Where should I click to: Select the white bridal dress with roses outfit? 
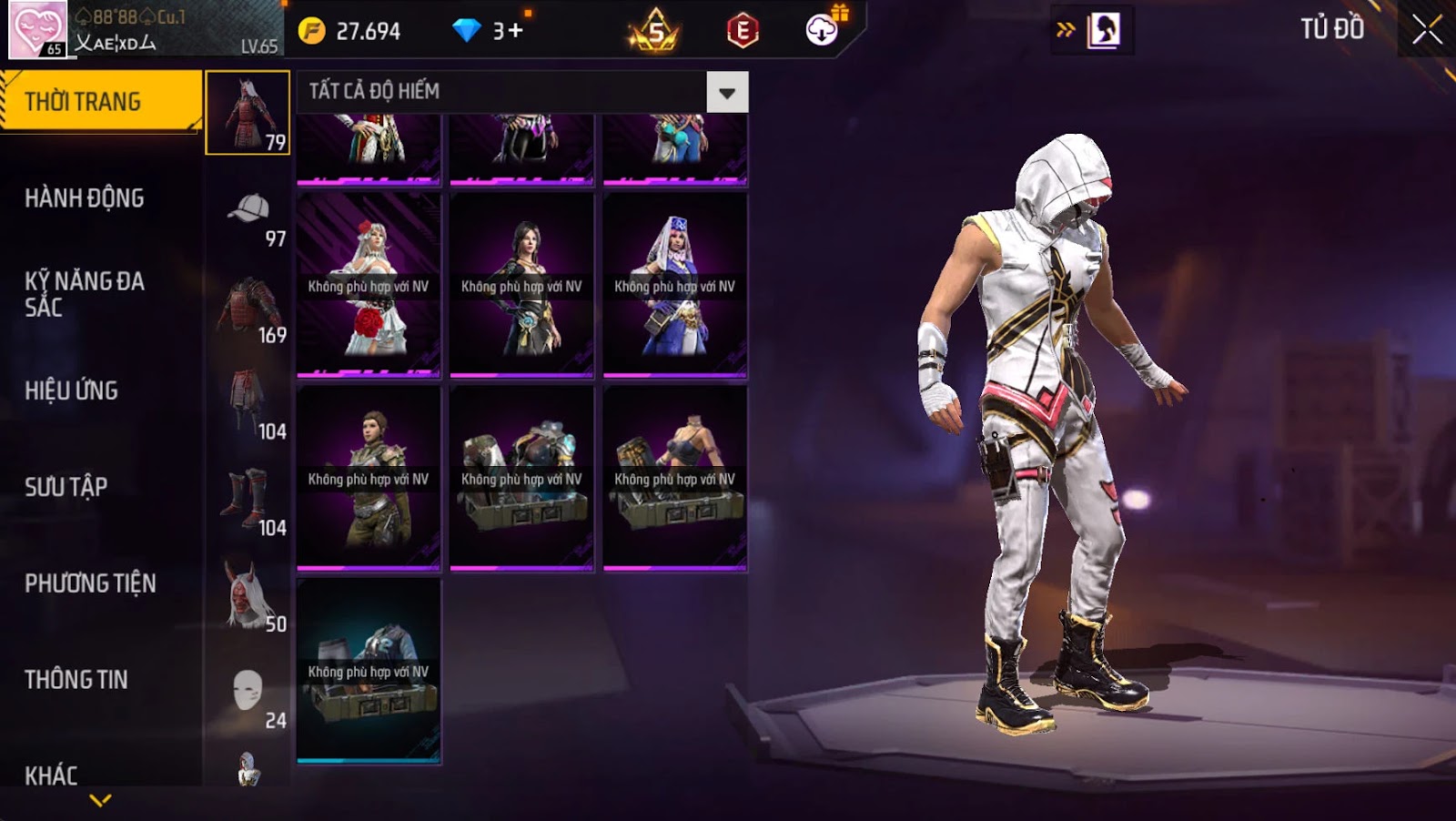pos(369,286)
